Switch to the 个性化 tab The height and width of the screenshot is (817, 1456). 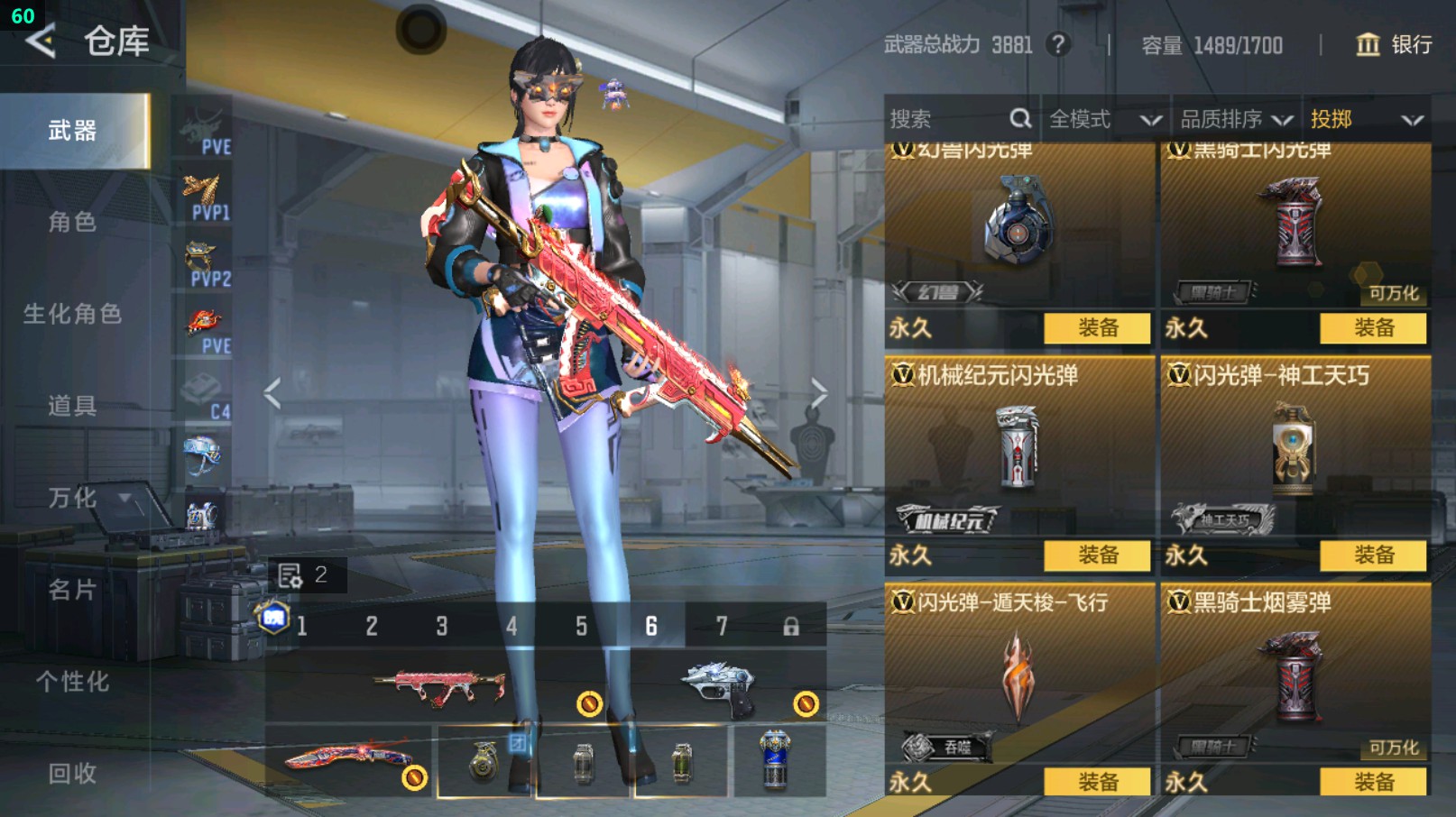click(x=72, y=682)
